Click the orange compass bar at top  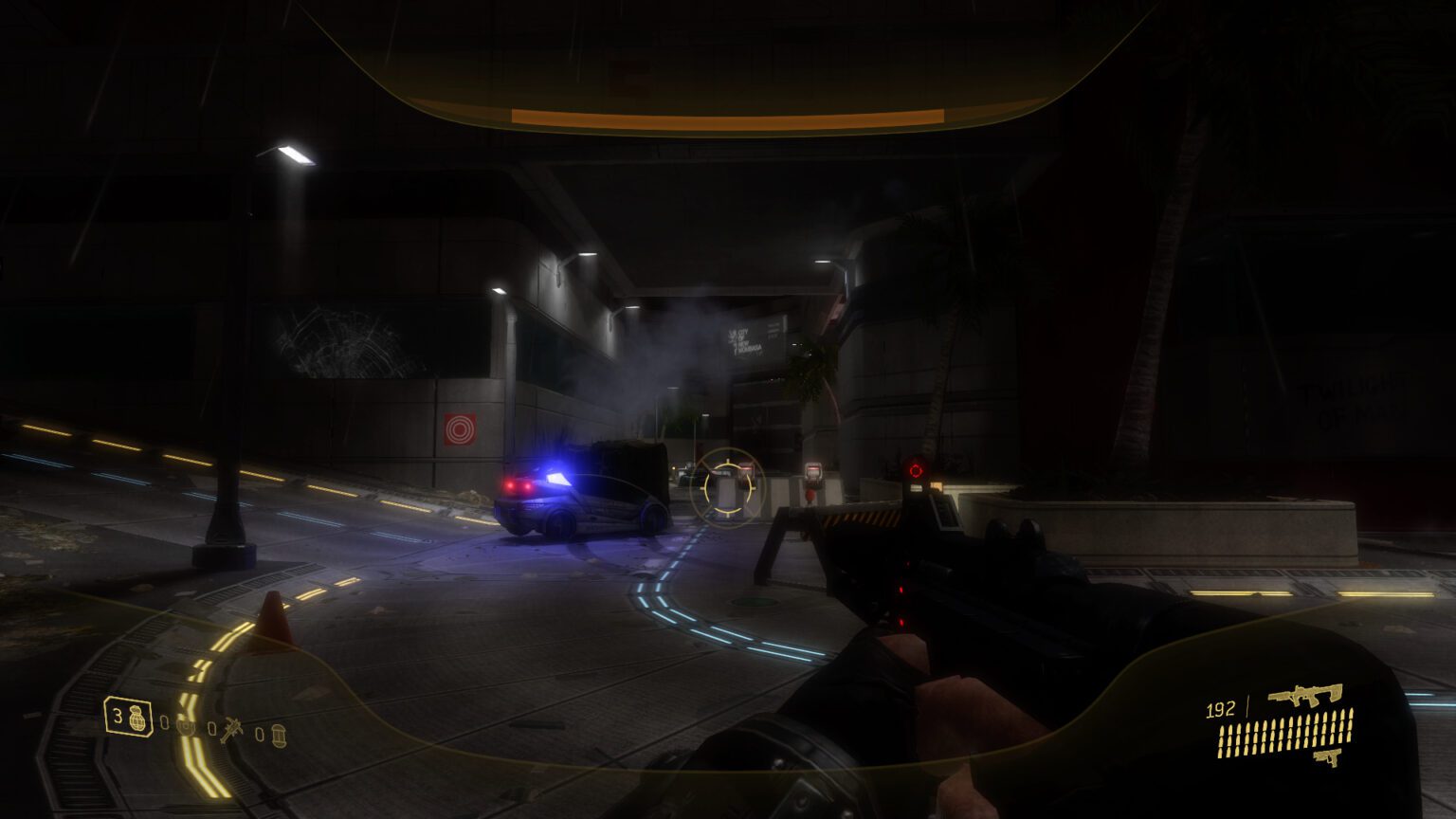(x=727, y=118)
